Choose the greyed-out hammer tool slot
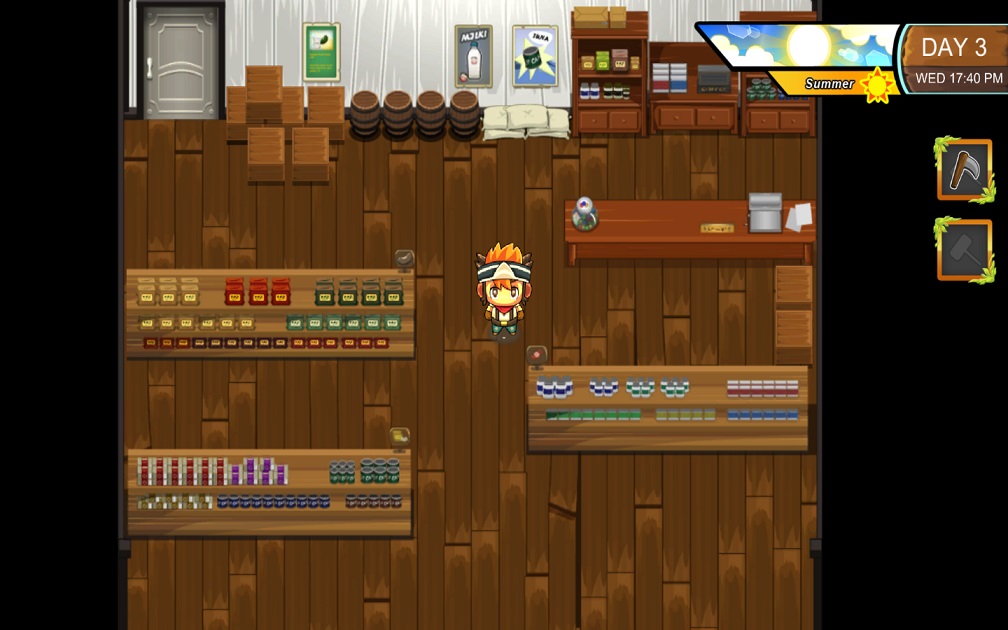The height and width of the screenshot is (630, 1008). [964, 250]
